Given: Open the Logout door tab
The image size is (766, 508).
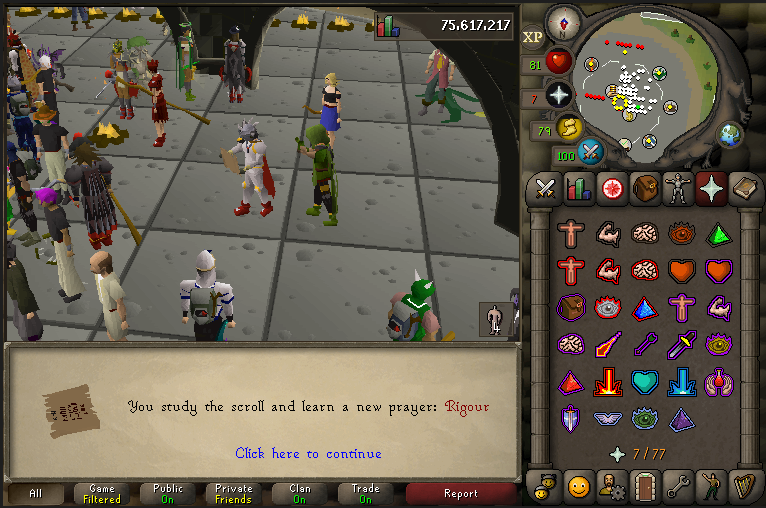Looking at the screenshot, I should point(644,487).
